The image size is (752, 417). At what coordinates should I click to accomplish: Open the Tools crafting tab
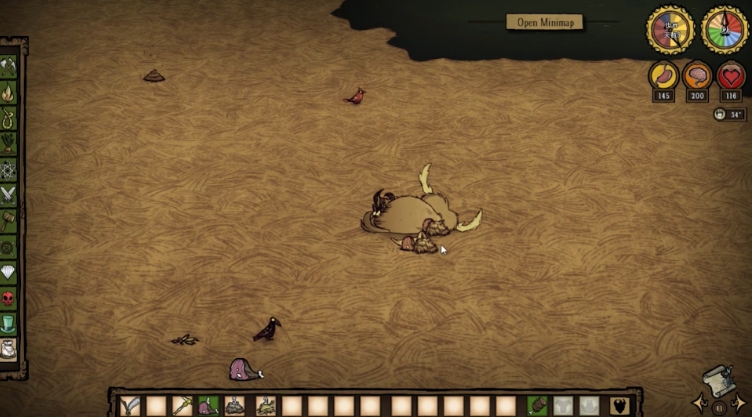(x=9, y=67)
